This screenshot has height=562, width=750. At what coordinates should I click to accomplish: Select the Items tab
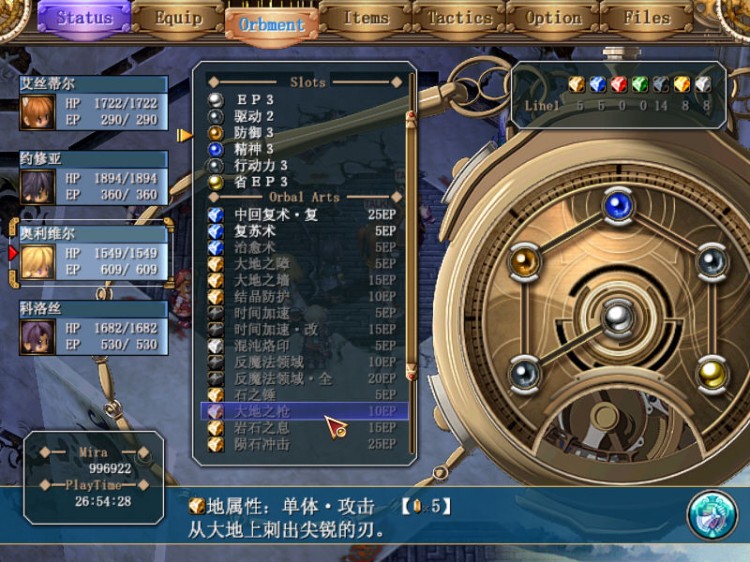[366, 18]
